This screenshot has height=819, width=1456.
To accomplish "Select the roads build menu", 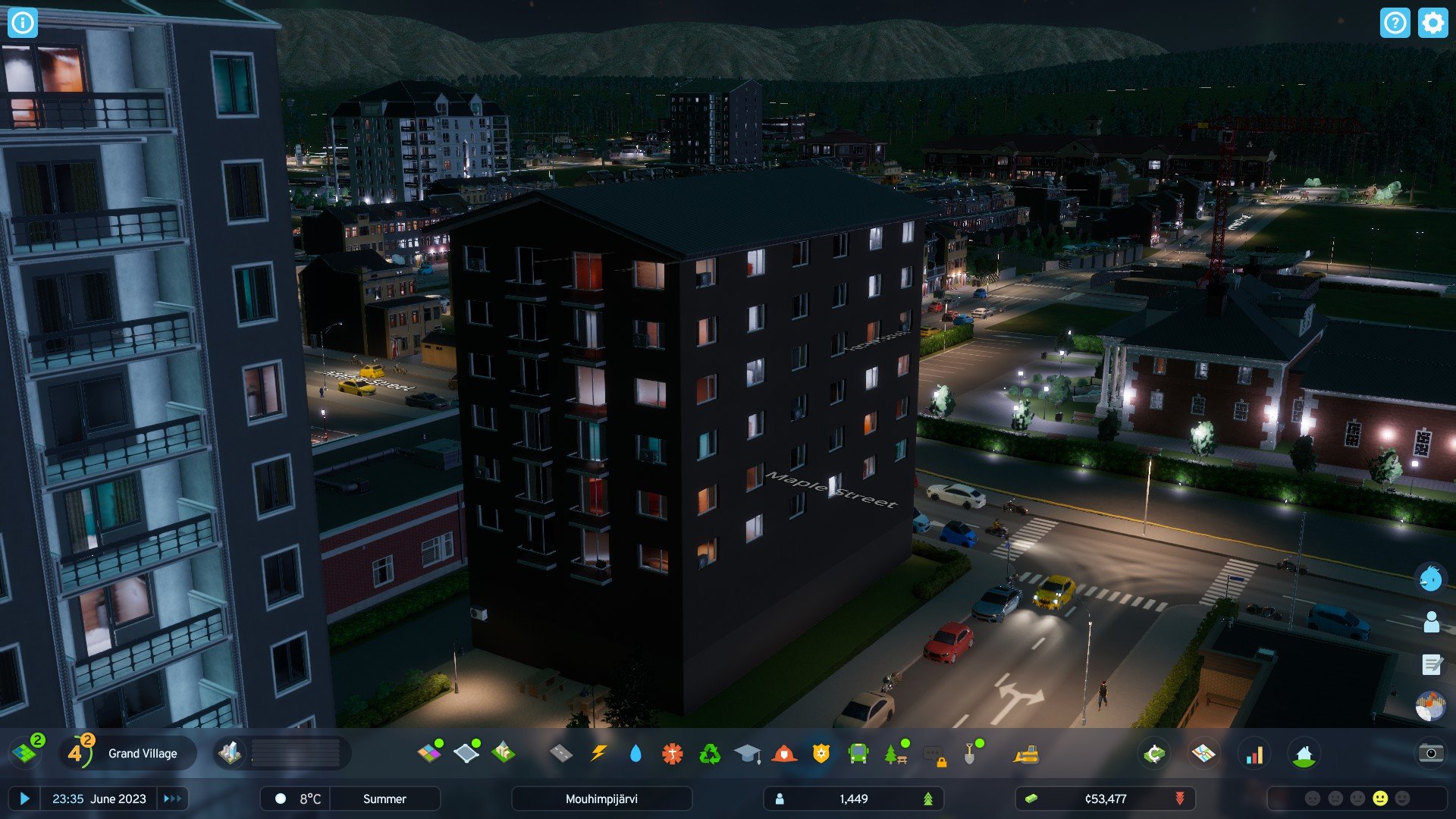I will click(560, 753).
